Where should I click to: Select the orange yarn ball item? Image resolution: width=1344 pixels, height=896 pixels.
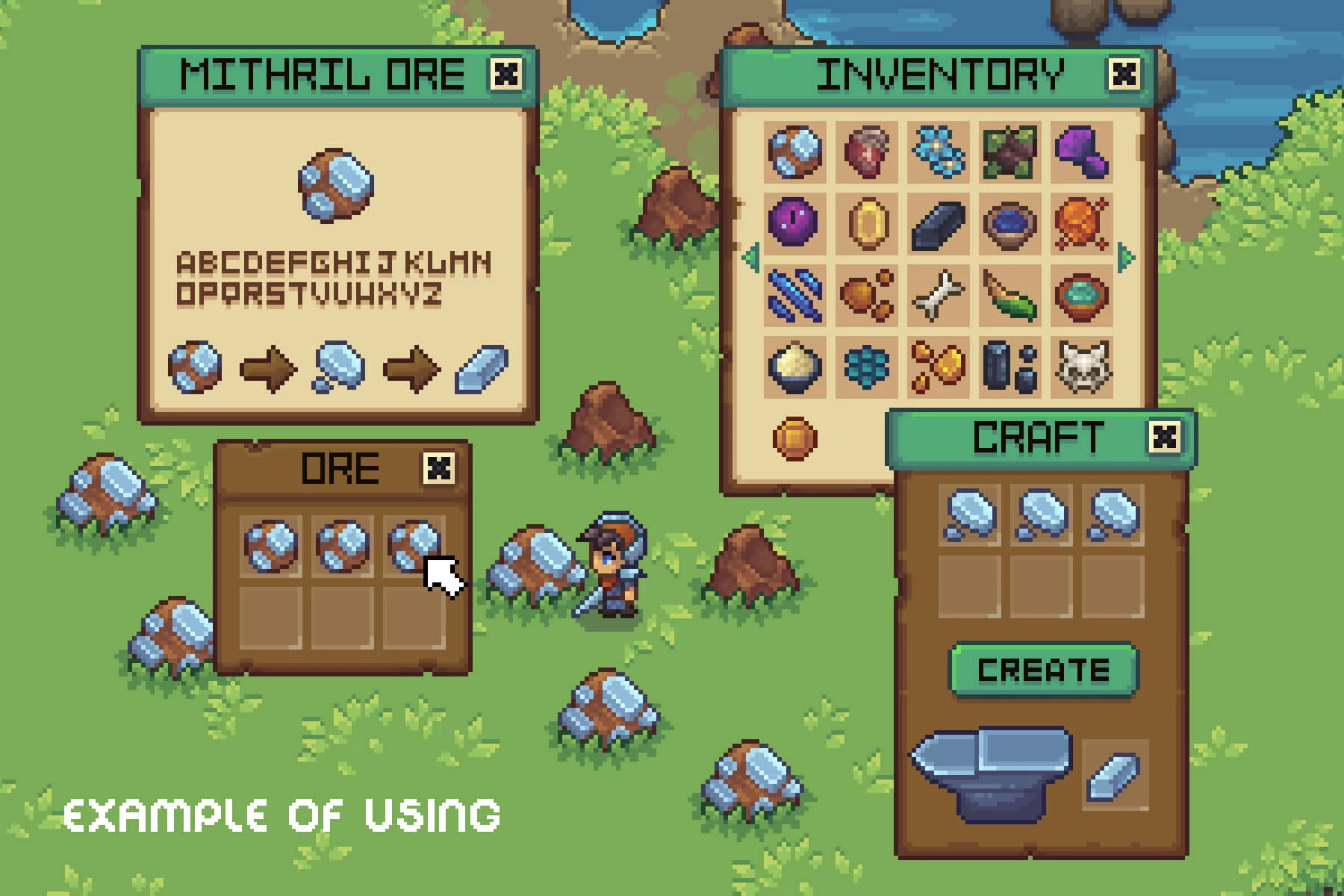click(1081, 223)
